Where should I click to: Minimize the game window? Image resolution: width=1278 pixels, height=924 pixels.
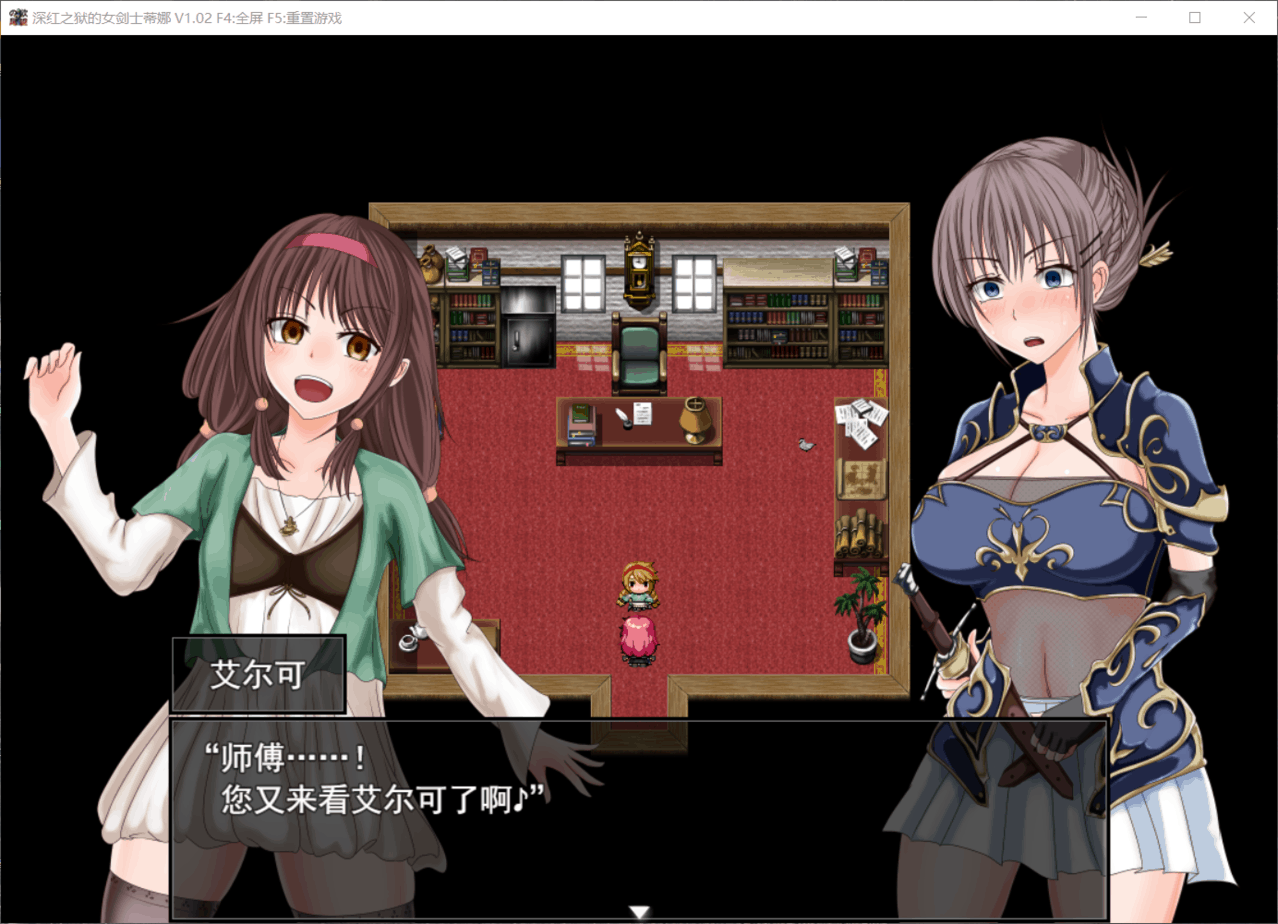point(1141,17)
